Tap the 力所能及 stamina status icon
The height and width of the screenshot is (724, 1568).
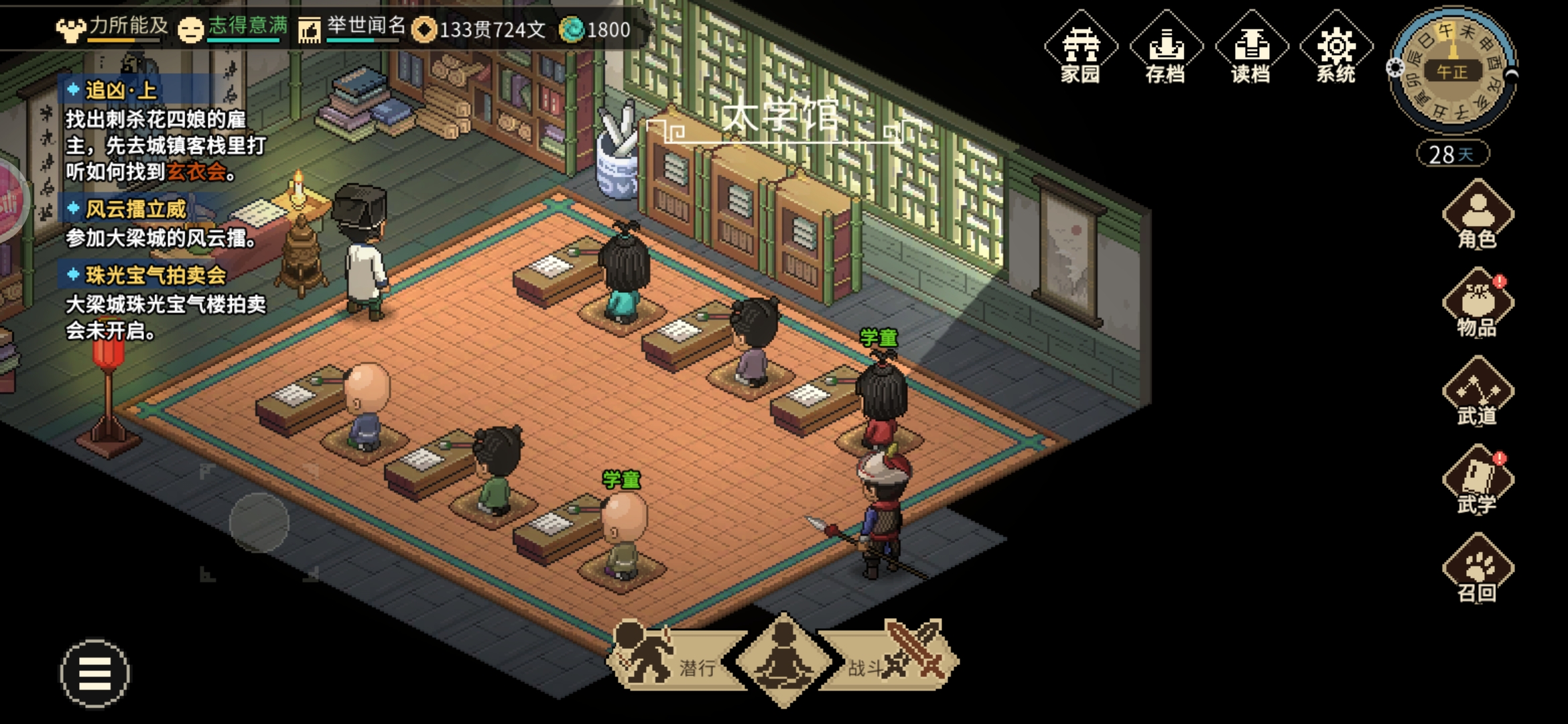71,29
